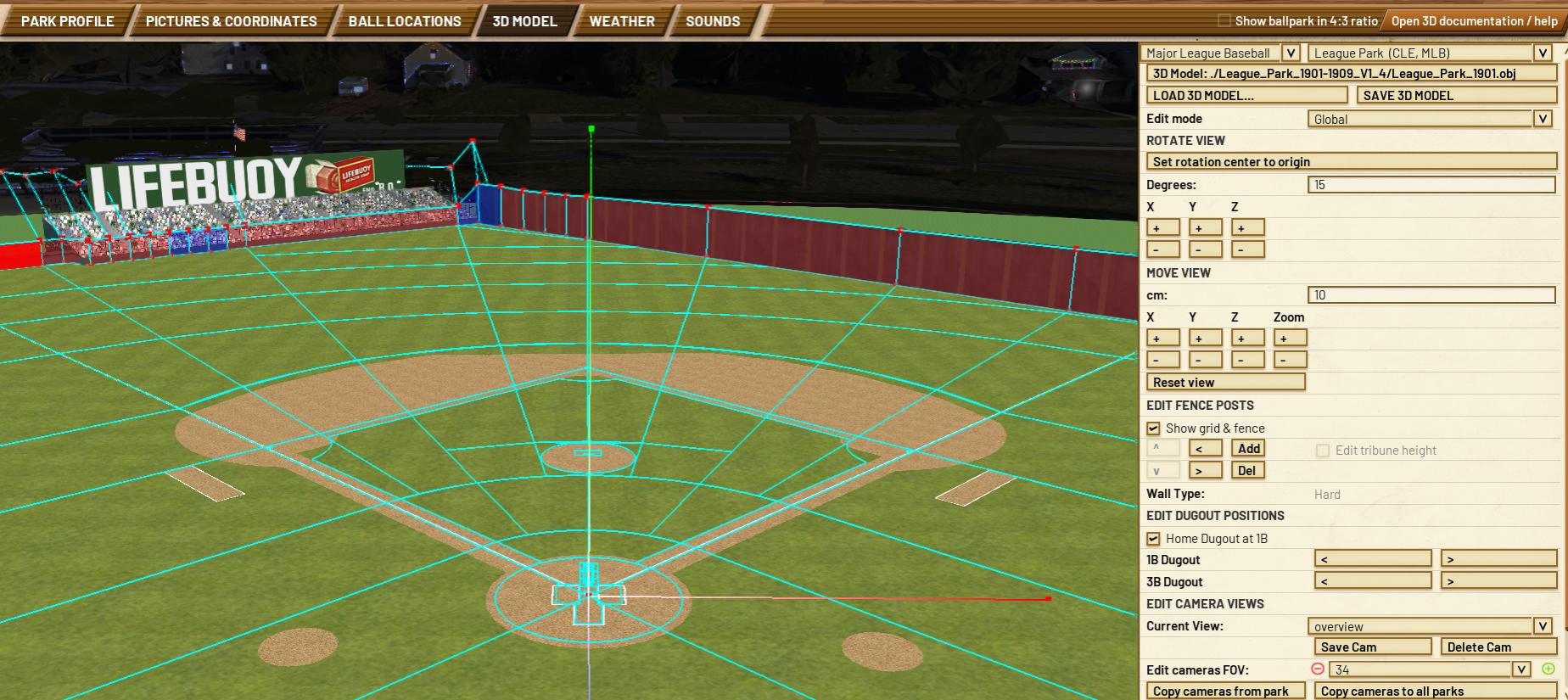1568x700 pixels.
Task: Open the Current View camera dropdown
Action: point(1543,626)
